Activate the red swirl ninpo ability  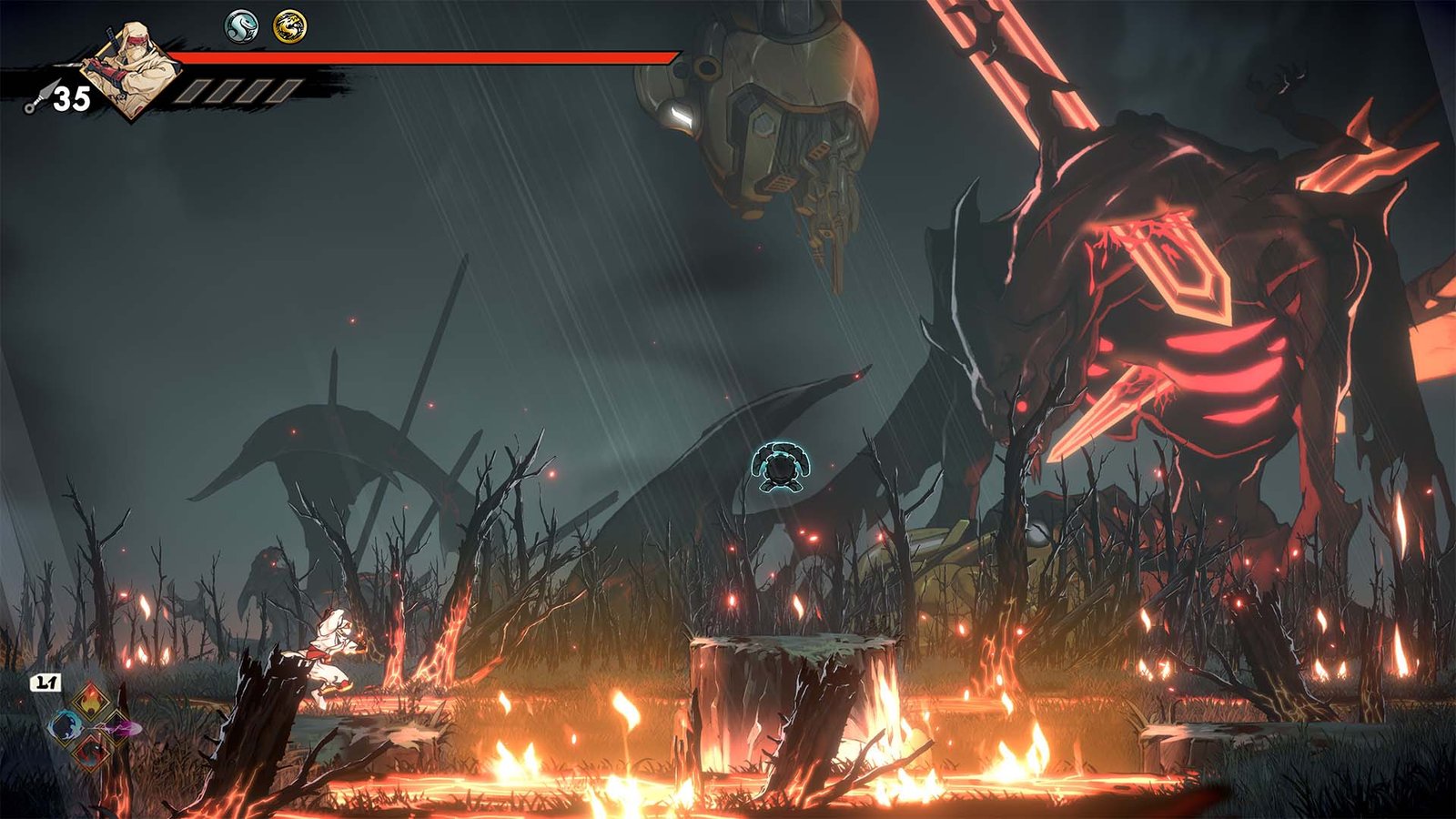click(x=91, y=753)
